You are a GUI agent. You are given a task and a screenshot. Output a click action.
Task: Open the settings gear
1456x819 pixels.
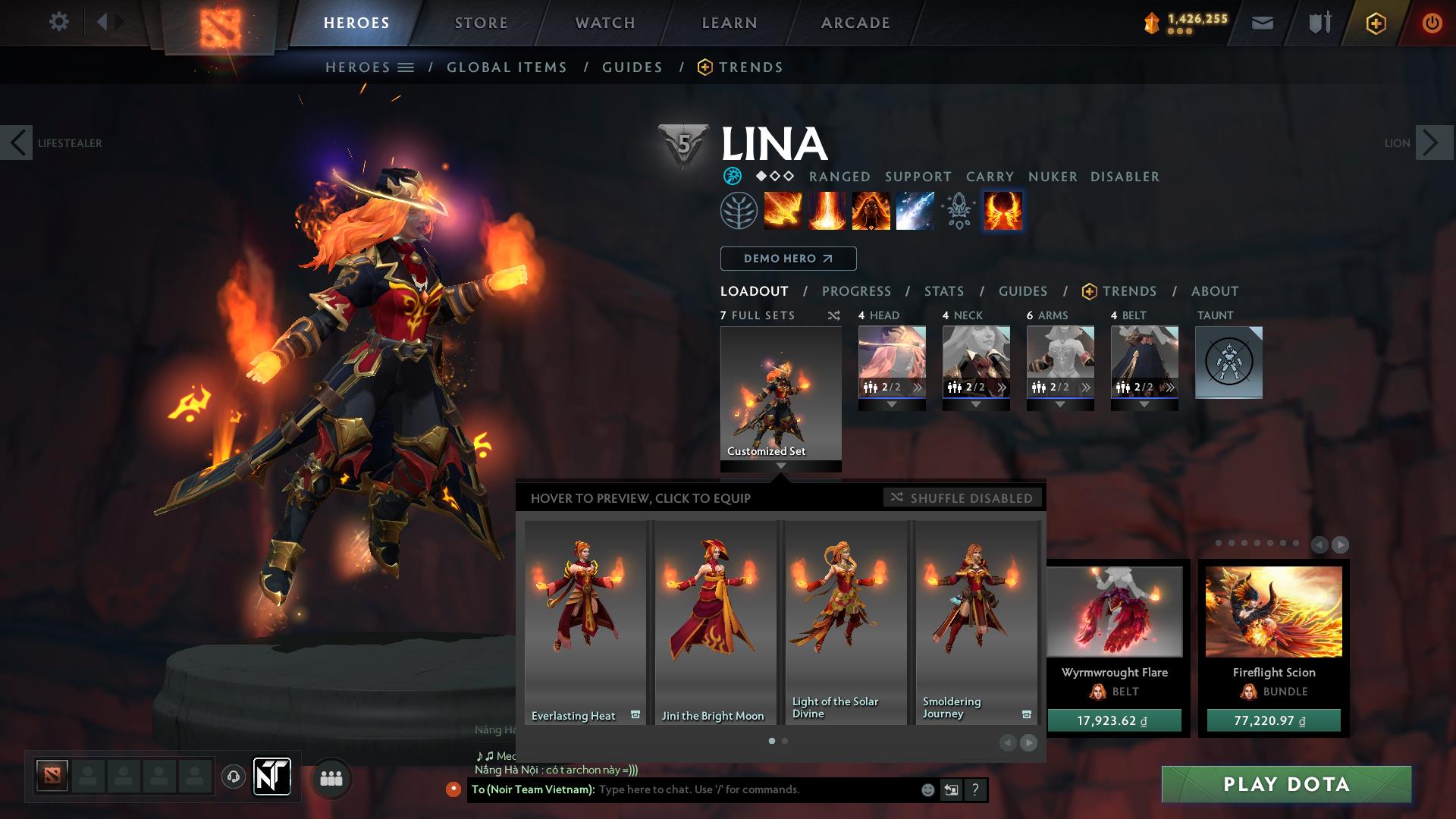point(58,23)
